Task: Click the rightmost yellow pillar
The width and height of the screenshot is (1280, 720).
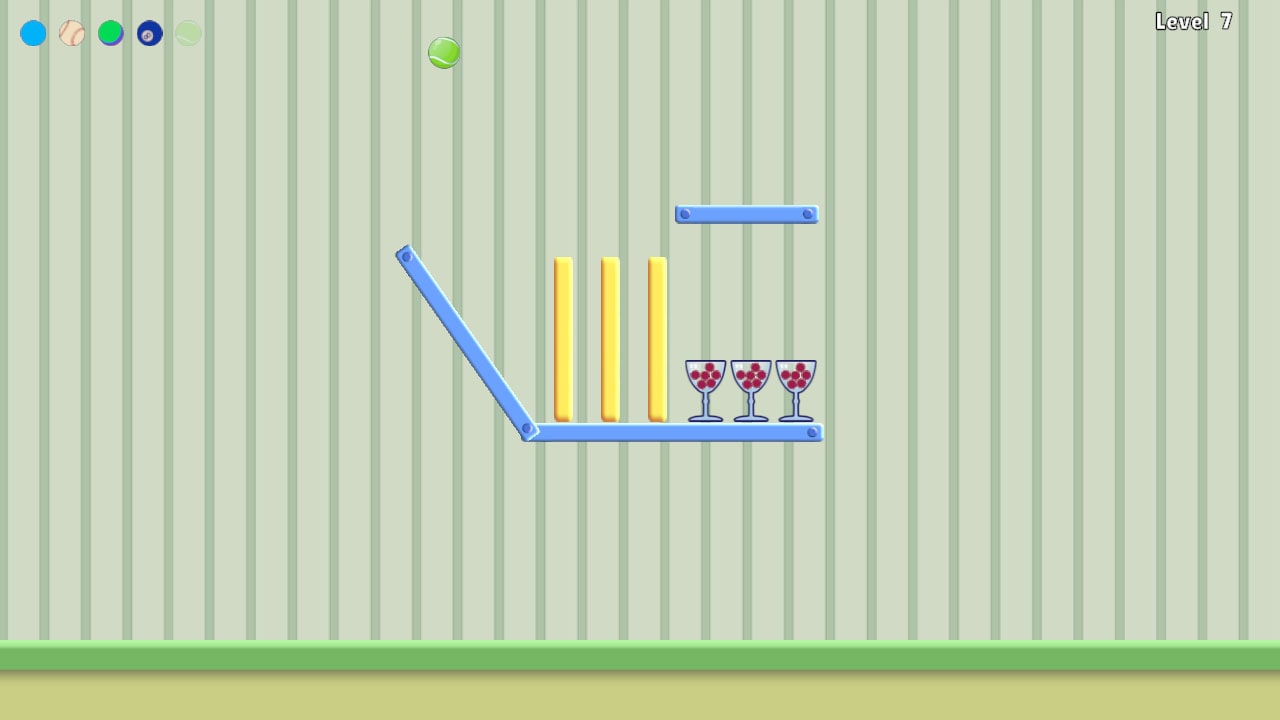Action: (x=656, y=335)
